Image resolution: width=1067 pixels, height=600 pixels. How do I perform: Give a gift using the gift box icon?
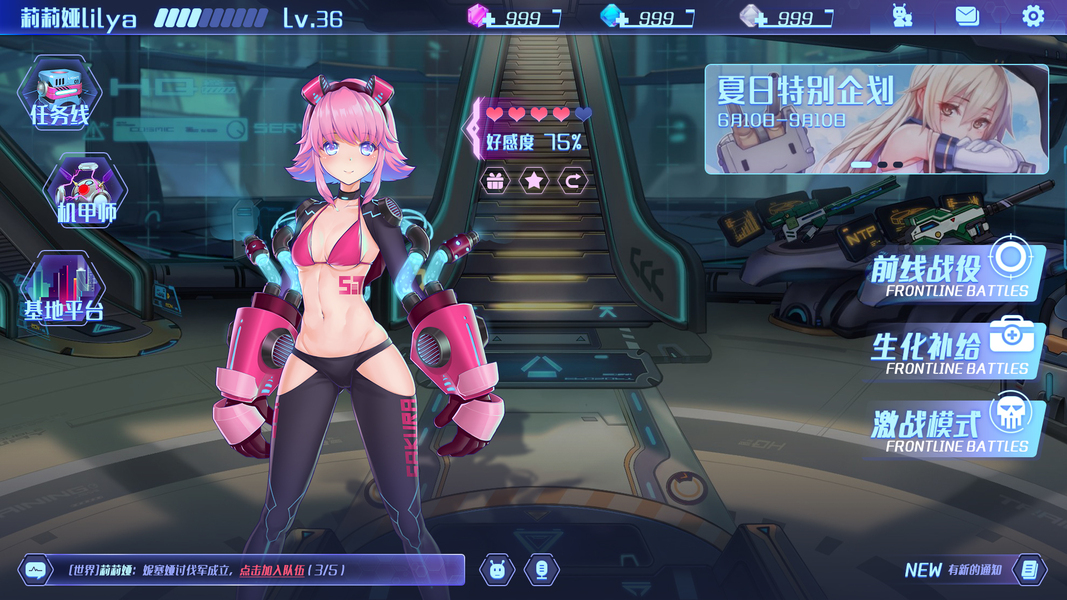tap(496, 181)
